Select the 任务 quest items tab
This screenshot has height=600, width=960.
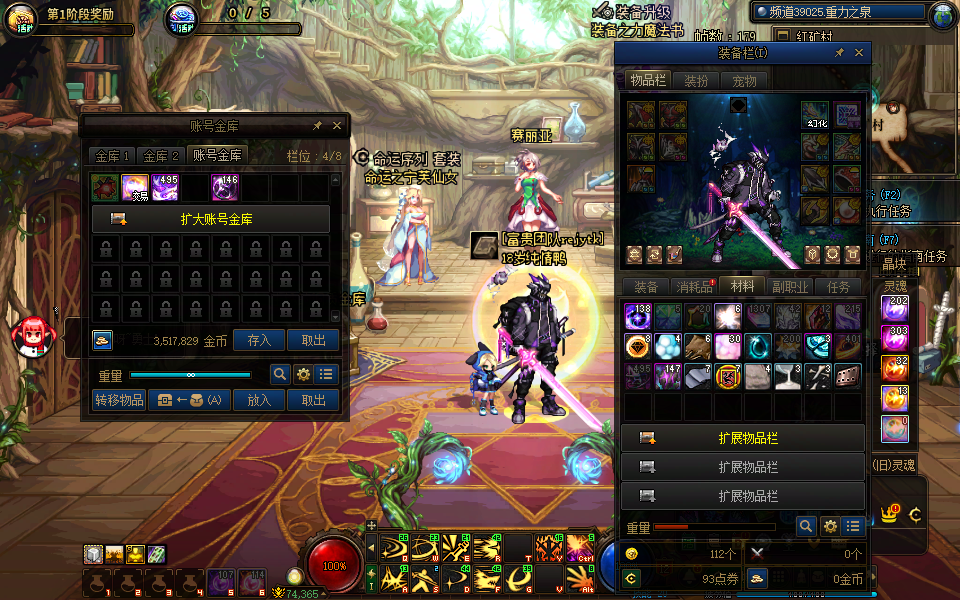[x=838, y=287]
